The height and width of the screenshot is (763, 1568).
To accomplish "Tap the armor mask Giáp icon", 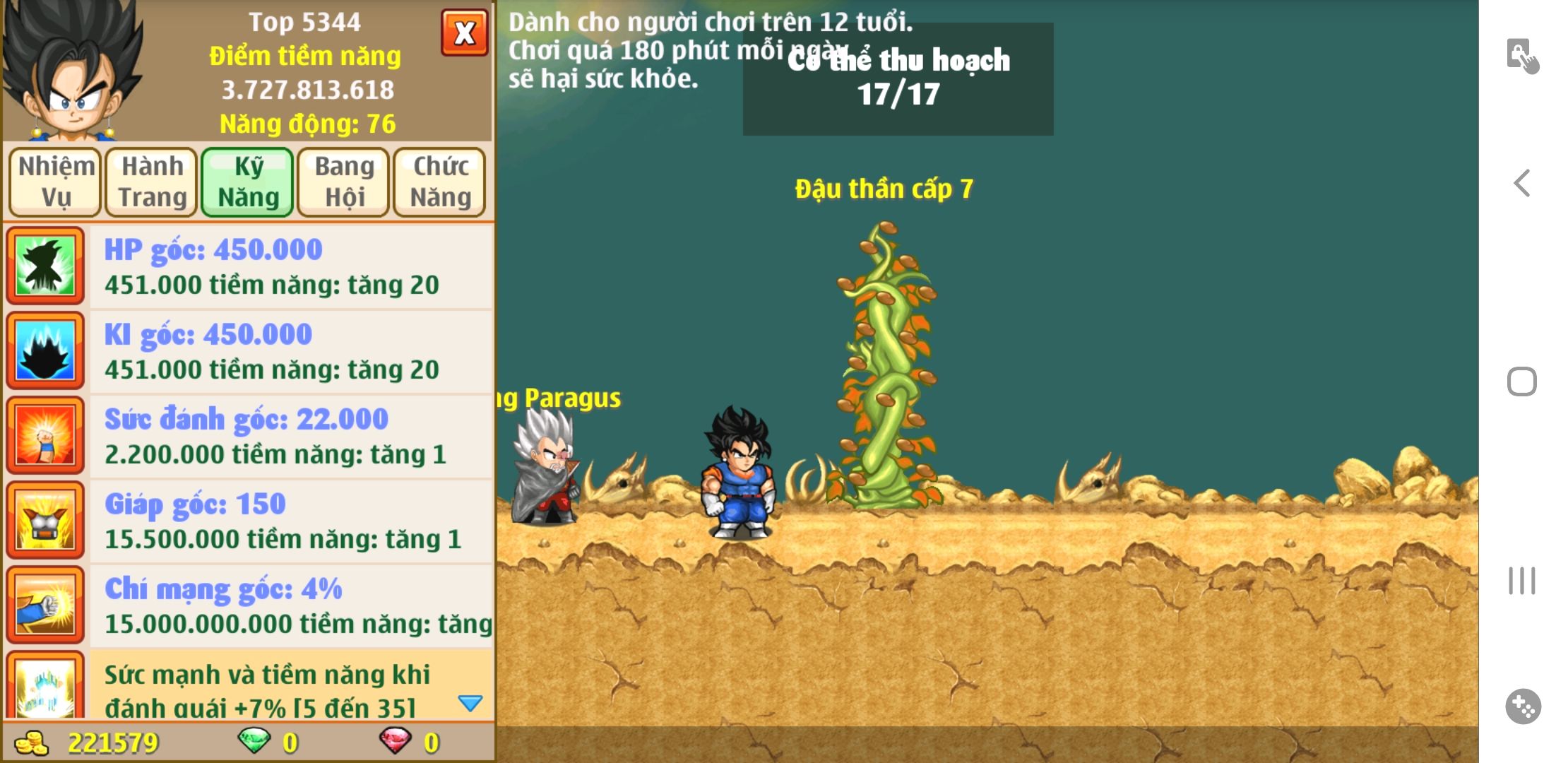I will pos(46,520).
